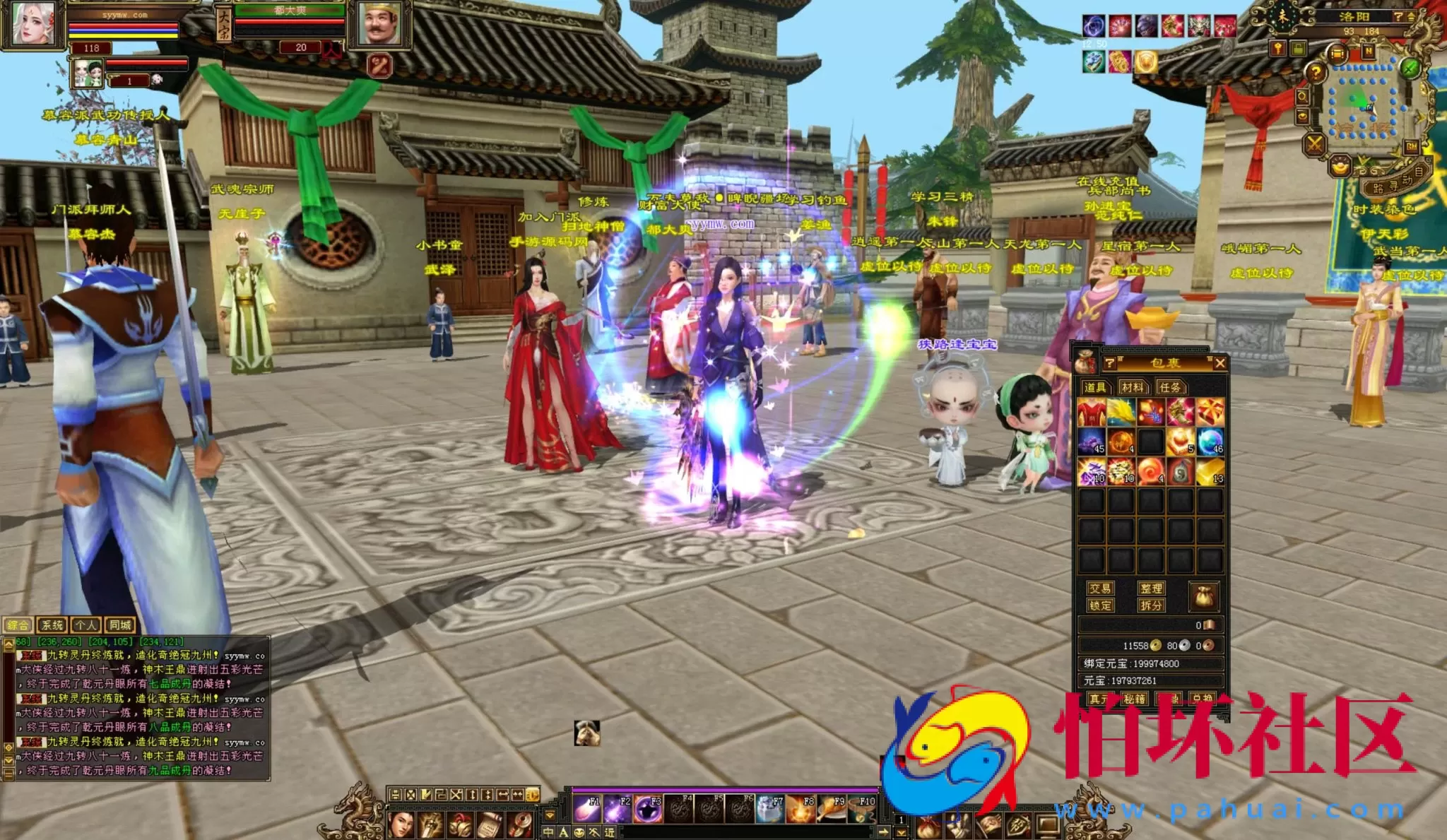
Task: Select the red robe item in the bag
Action: click(1091, 412)
